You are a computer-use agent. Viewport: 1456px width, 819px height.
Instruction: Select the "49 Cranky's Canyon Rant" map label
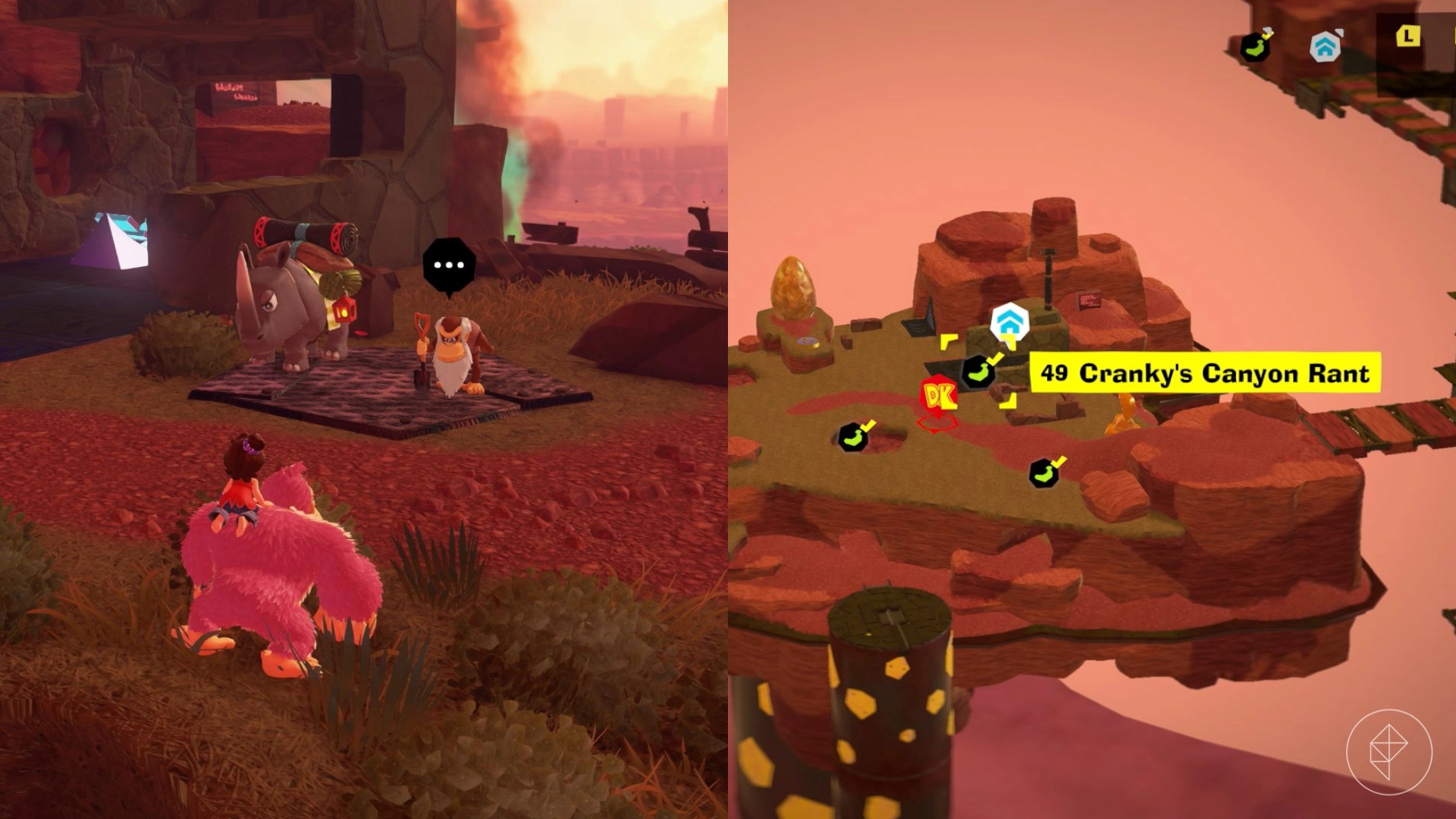click(x=1205, y=373)
